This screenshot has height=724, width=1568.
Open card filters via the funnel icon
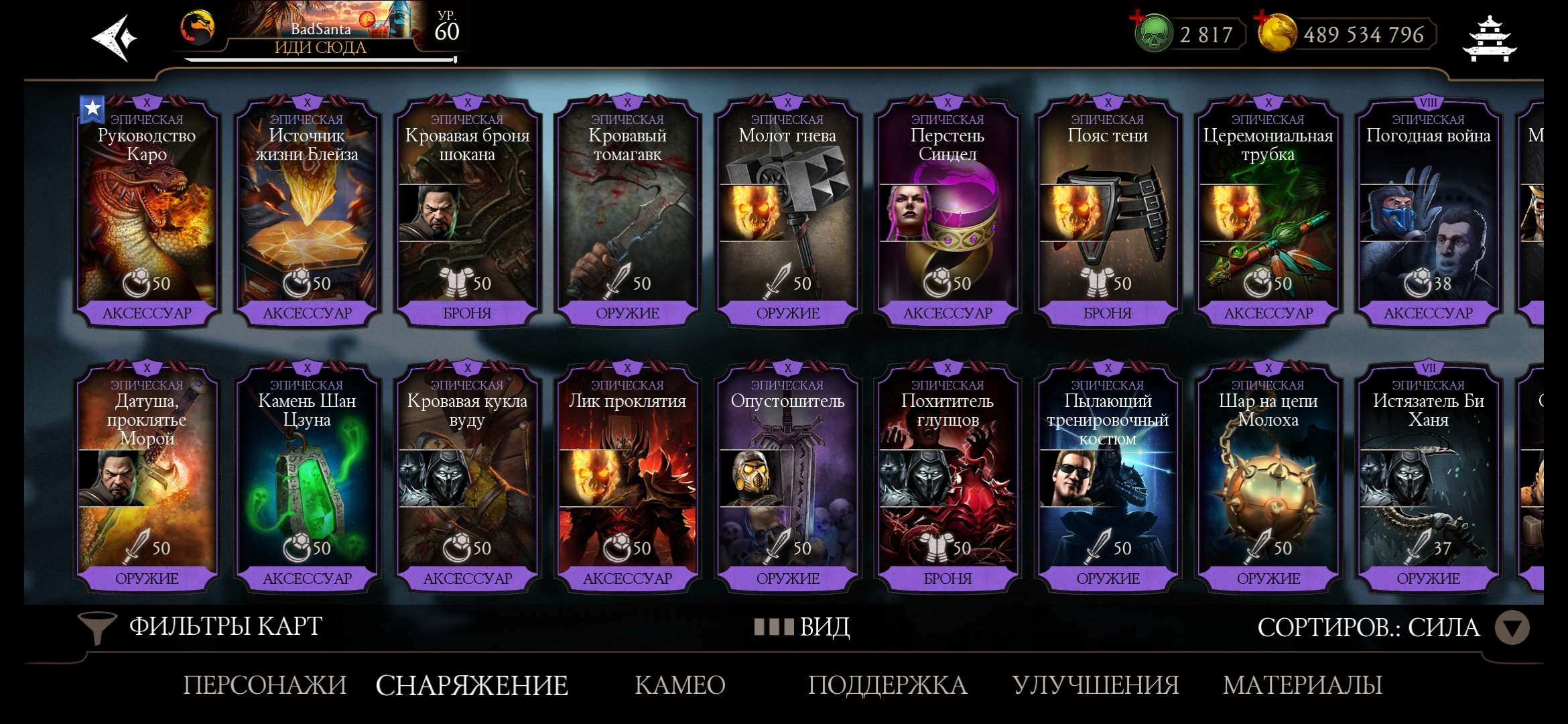click(x=99, y=627)
